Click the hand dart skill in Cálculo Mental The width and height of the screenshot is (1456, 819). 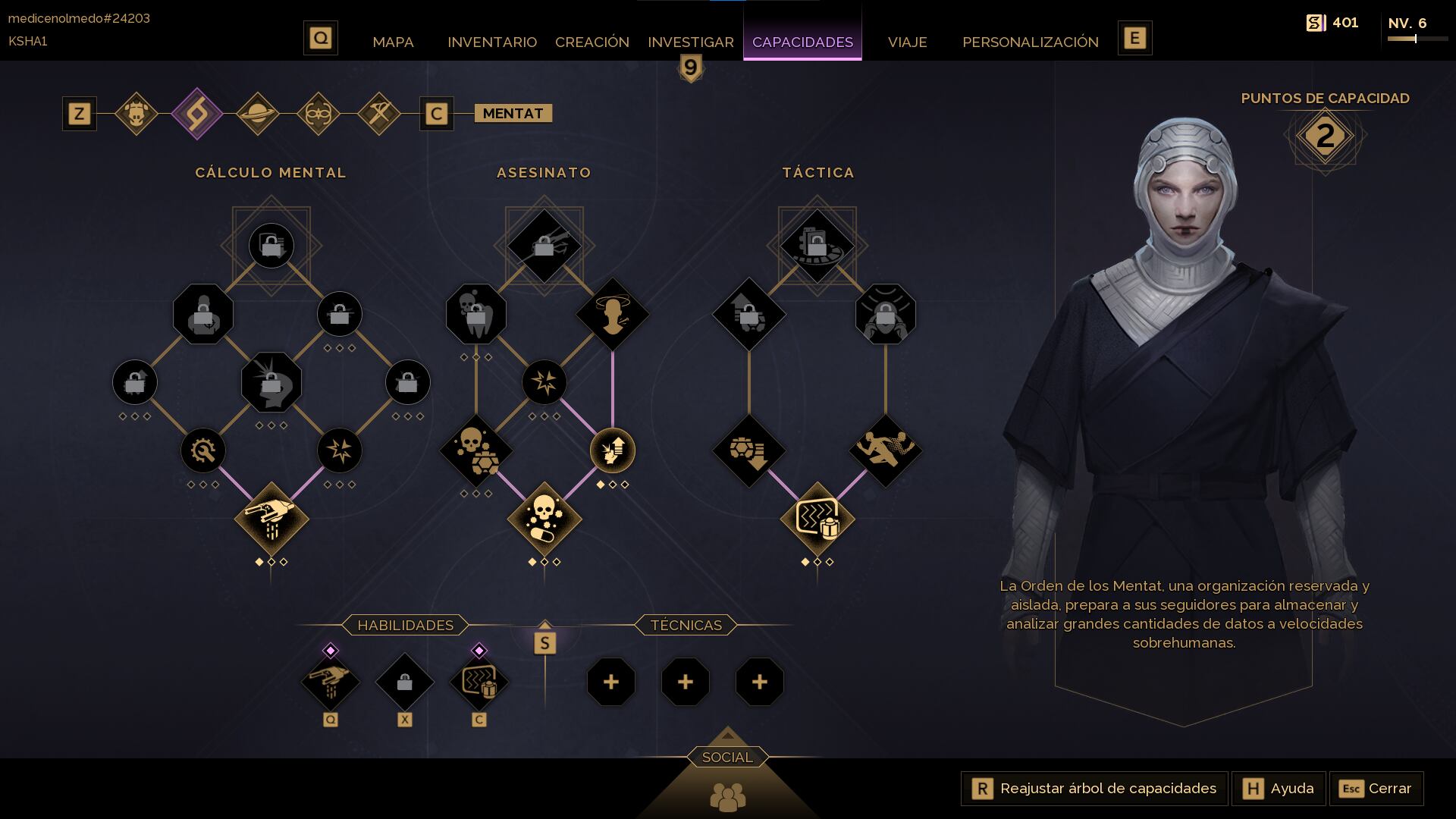point(271,519)
